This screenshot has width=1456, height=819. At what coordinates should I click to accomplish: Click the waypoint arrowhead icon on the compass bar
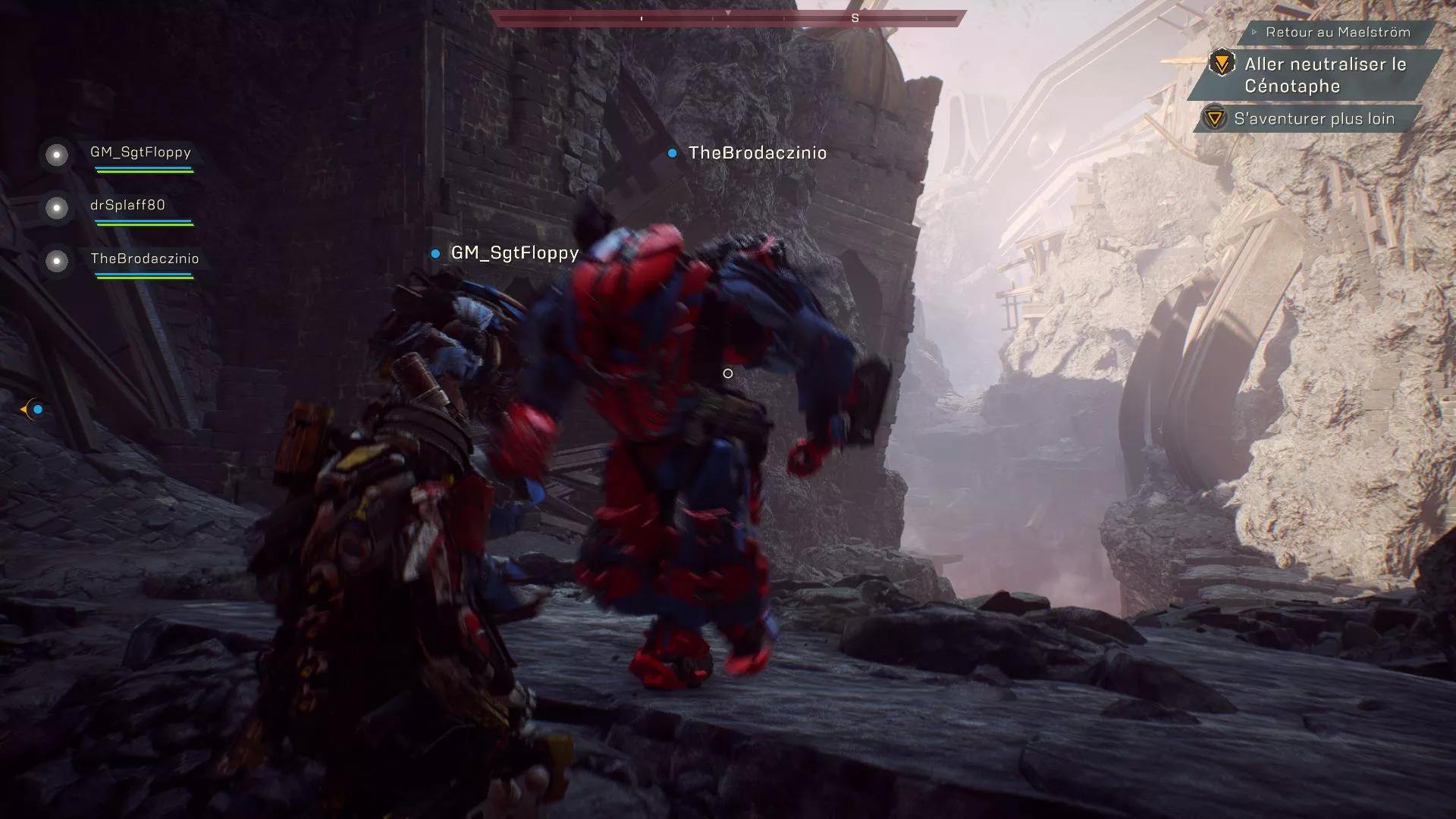tap(730, 14)
